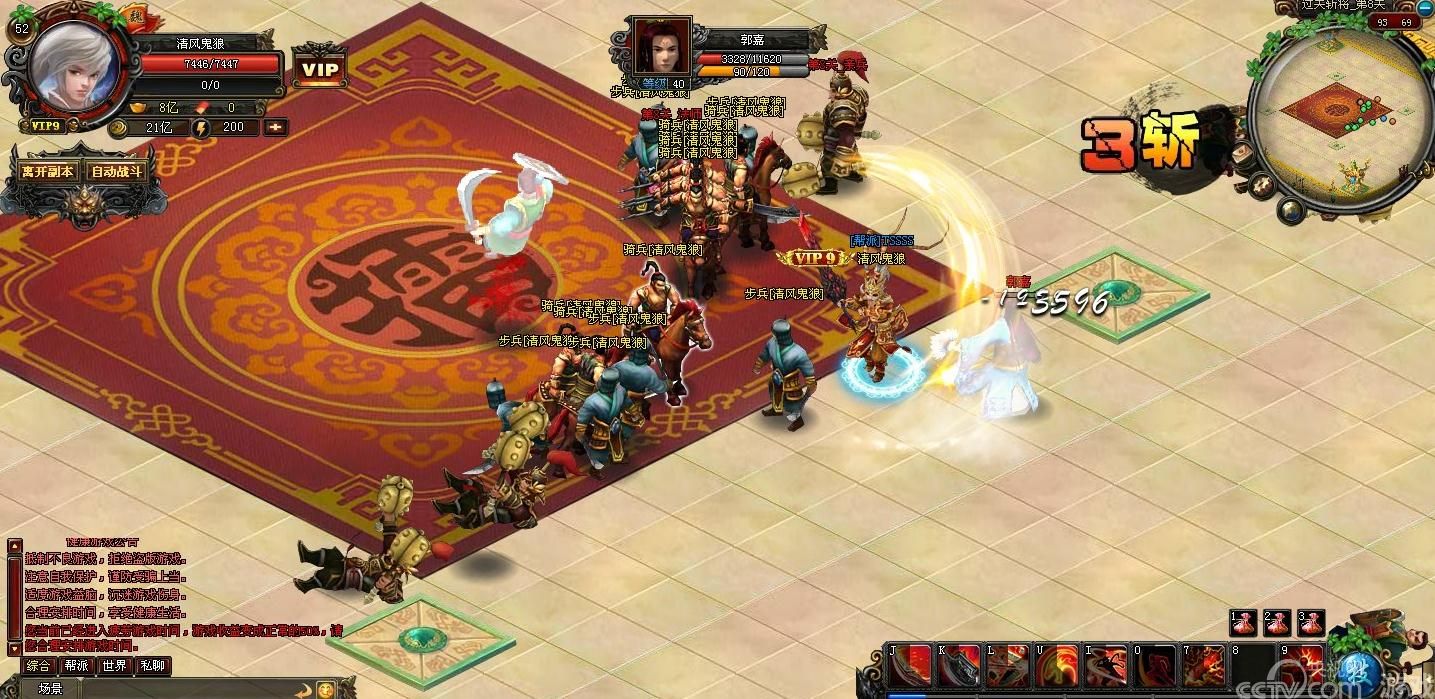Use the K slot blade skill
This screenshot has height=699, width=1435.
[x=959, y=666]
